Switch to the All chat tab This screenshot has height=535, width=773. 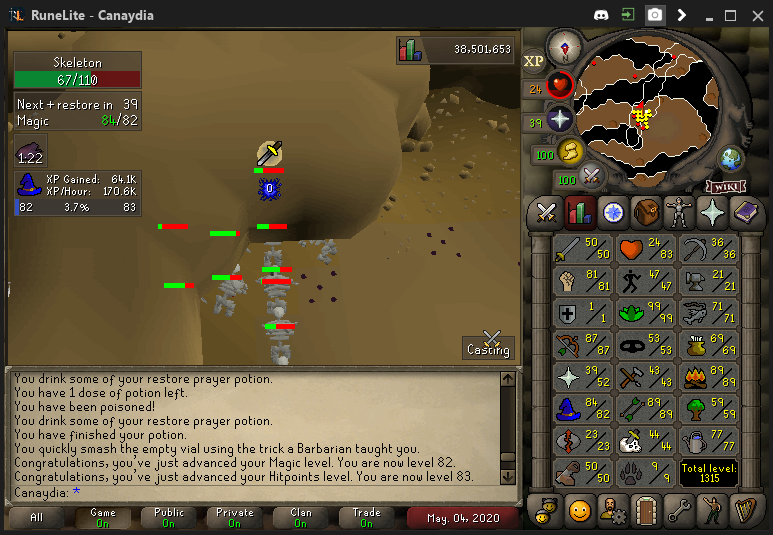[x=36, y=518]
